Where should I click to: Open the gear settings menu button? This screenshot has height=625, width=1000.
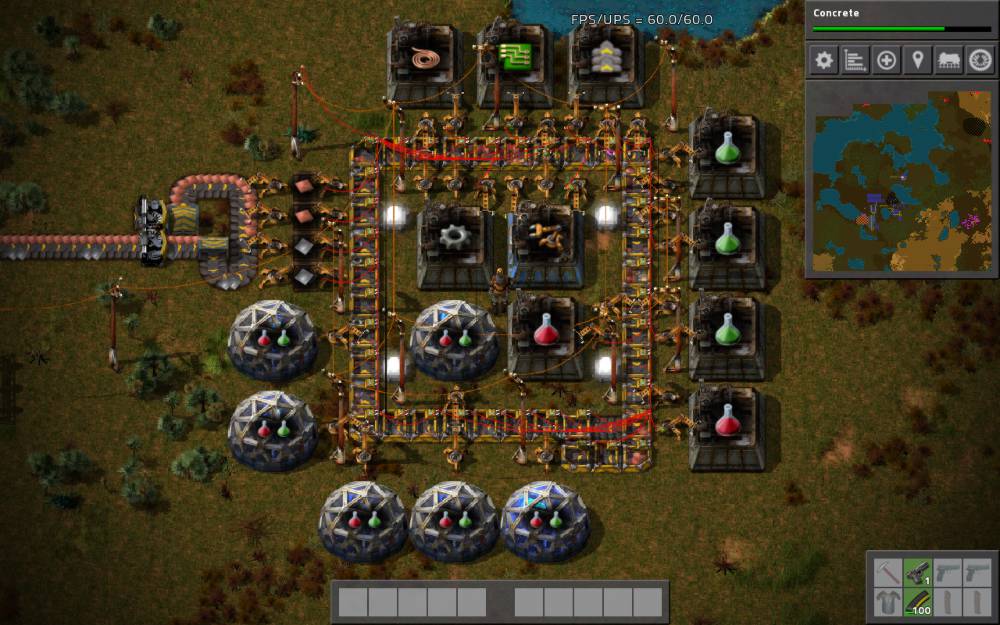pos(824,60)
